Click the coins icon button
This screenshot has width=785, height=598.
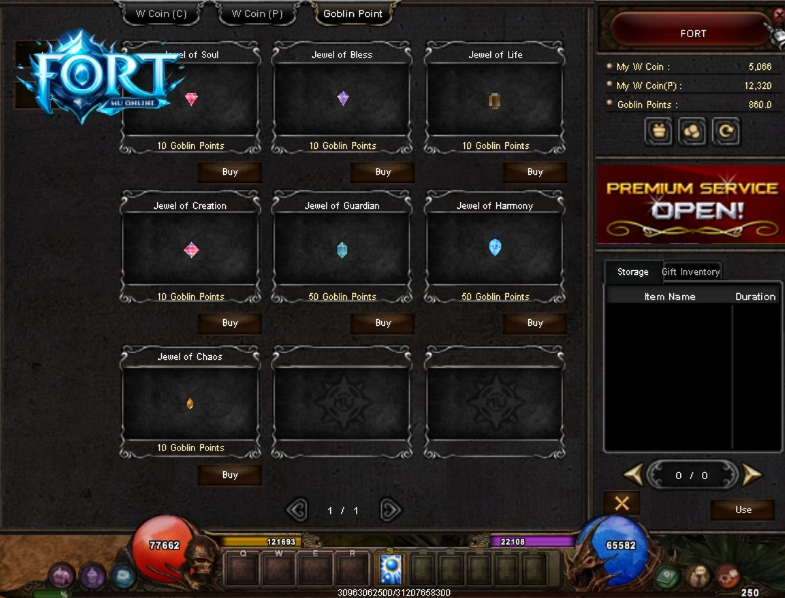click(692, 131)
